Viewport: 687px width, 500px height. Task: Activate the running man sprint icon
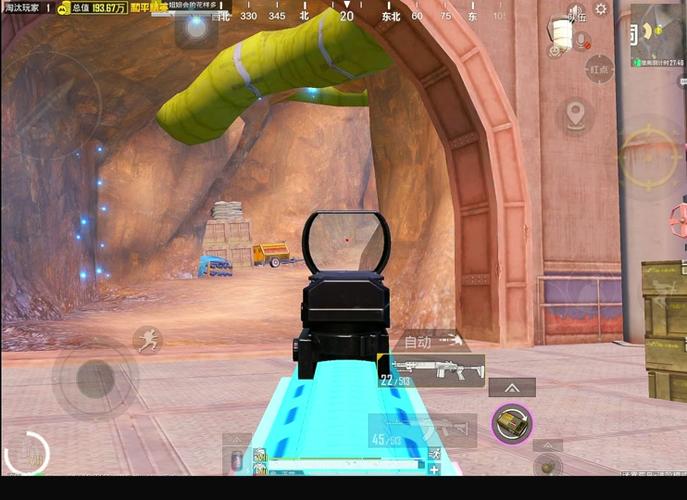[x=147, y=339]
